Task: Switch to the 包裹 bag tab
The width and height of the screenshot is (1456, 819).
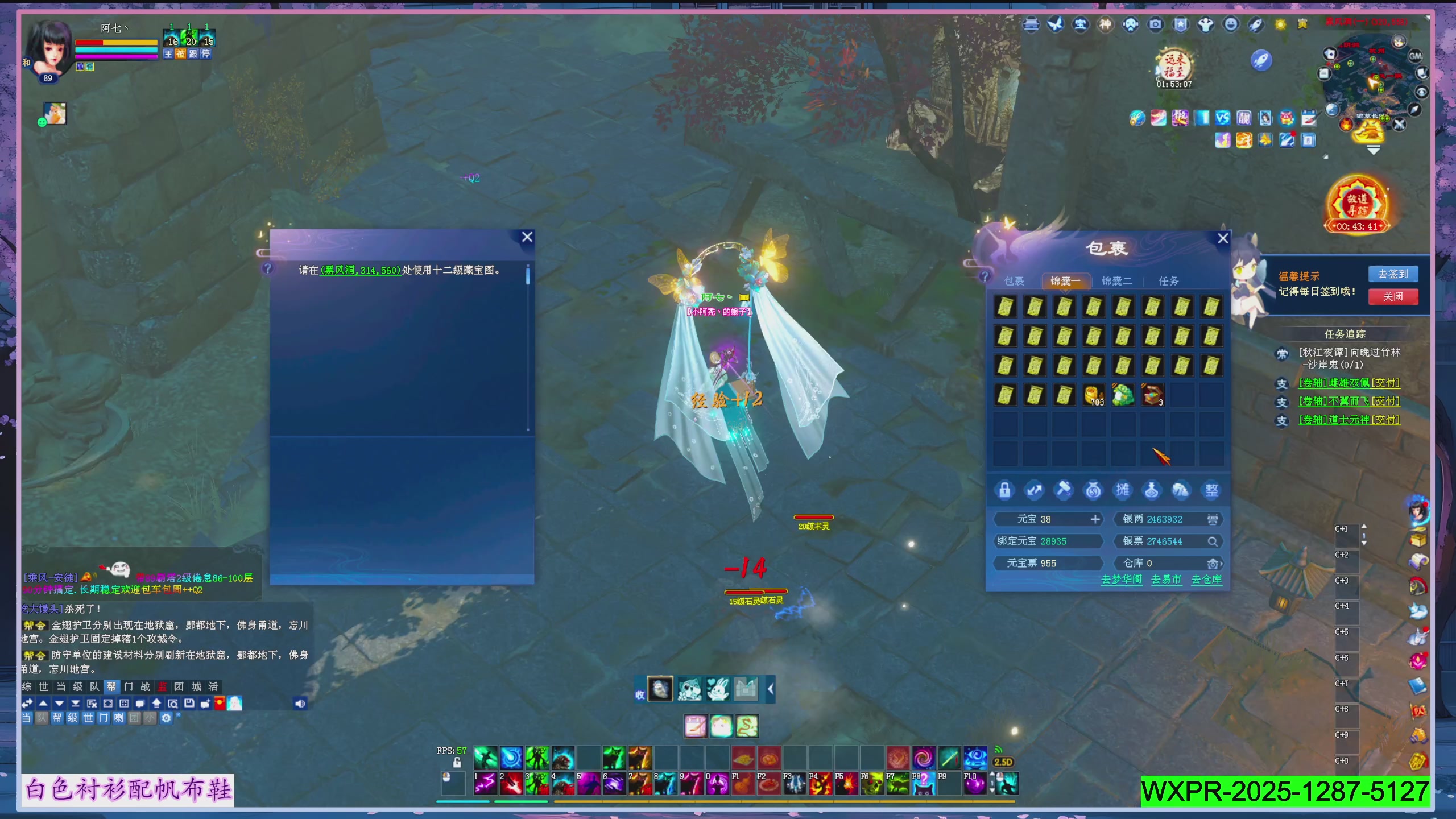Action: click(1014, 281)
